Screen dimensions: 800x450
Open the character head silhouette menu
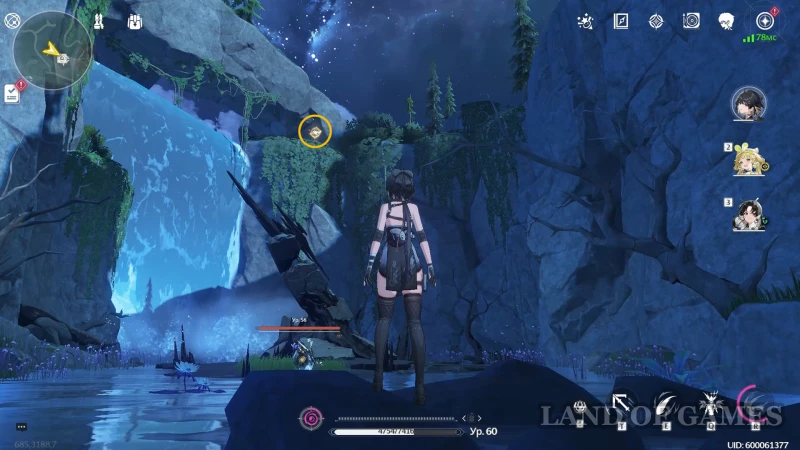tap(726, 20)
